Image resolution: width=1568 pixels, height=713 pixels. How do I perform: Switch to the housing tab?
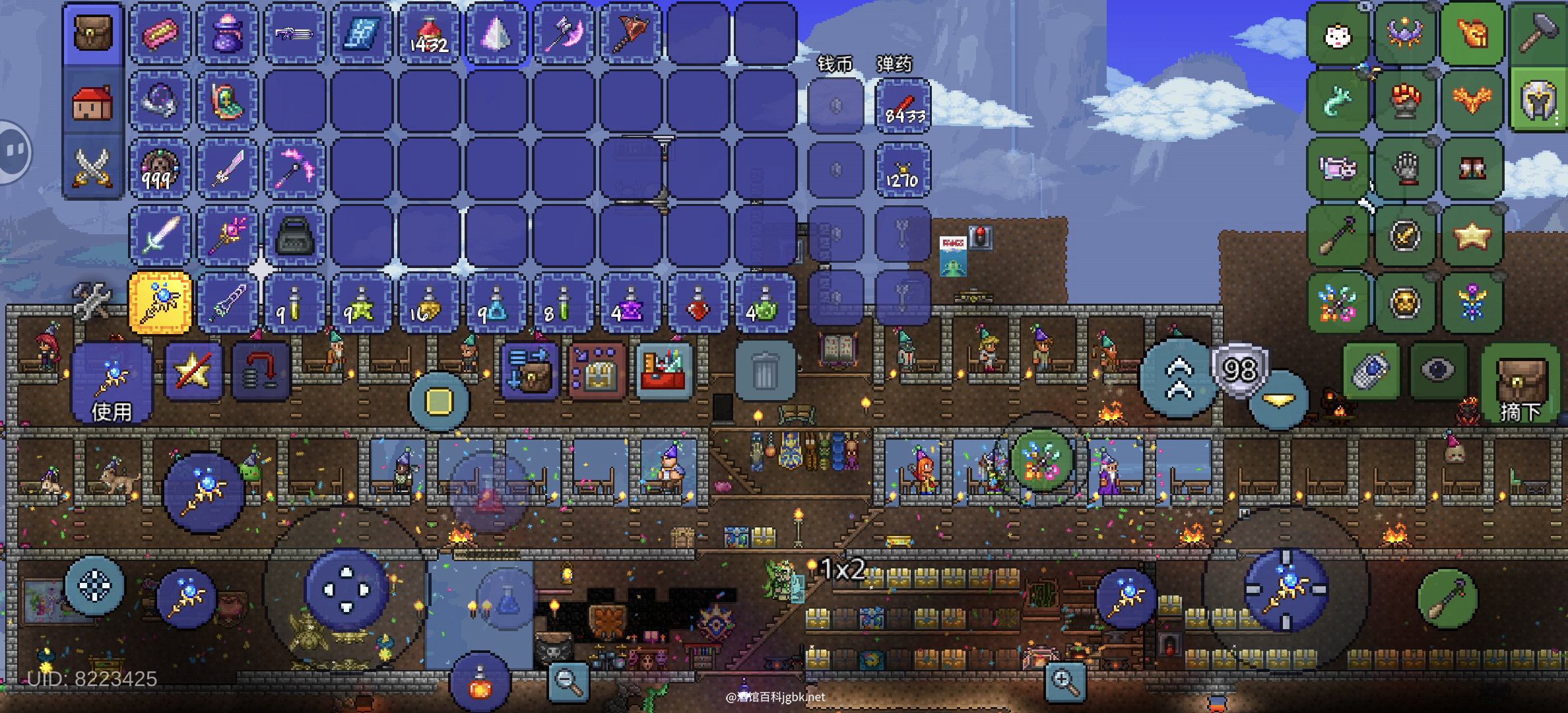(x=93, y=102)
